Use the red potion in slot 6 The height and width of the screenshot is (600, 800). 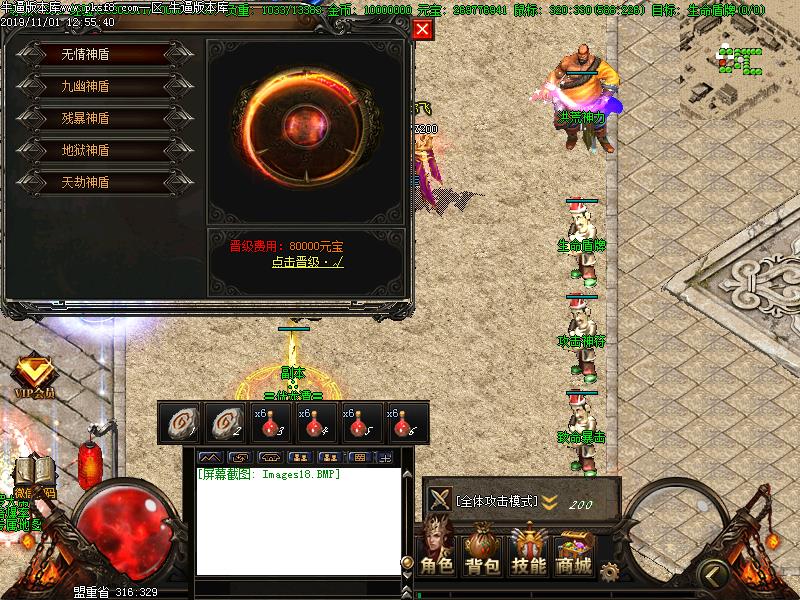click(x=407, y=422)
